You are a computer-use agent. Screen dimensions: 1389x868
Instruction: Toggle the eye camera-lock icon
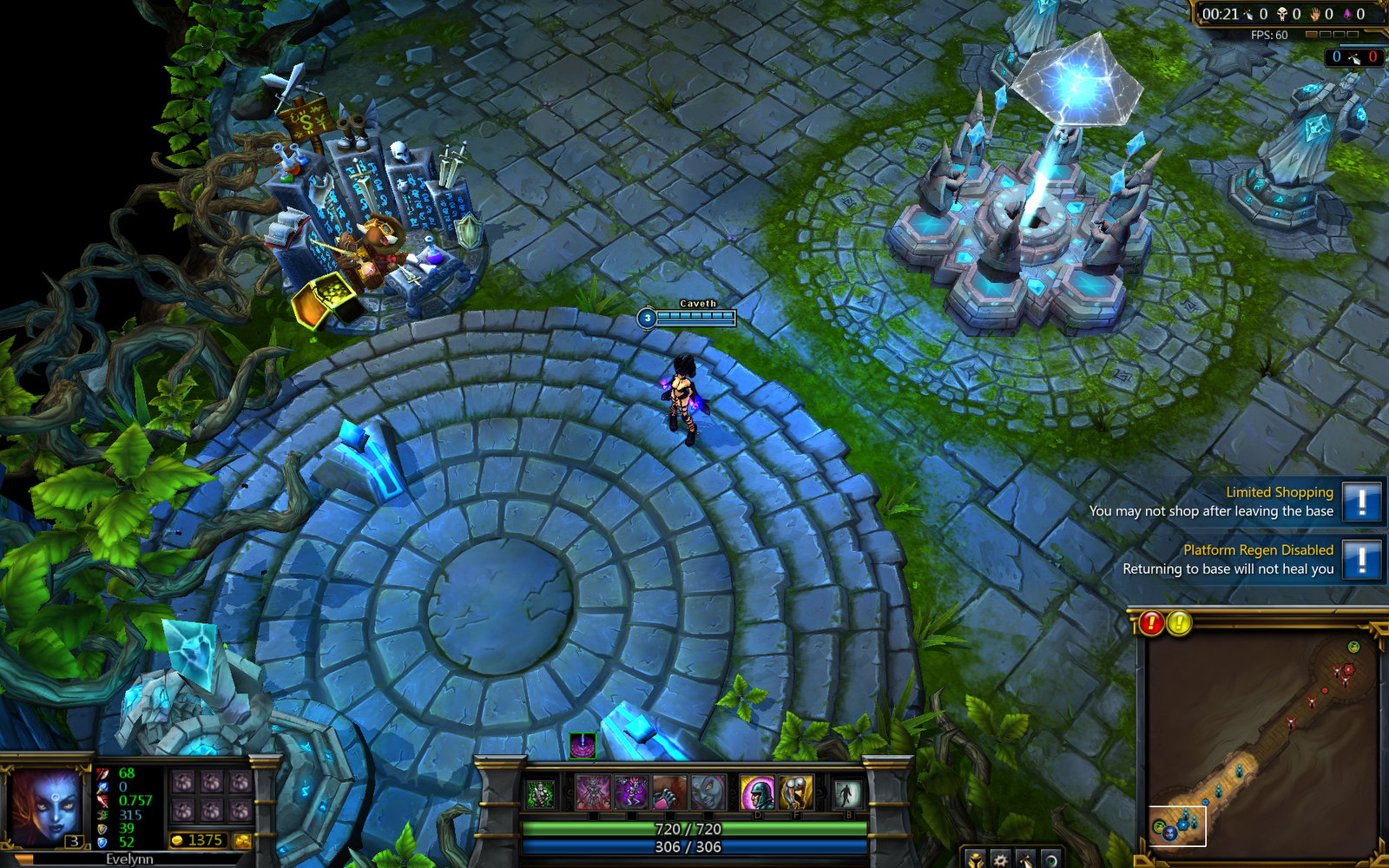[x=1052, y=861]
